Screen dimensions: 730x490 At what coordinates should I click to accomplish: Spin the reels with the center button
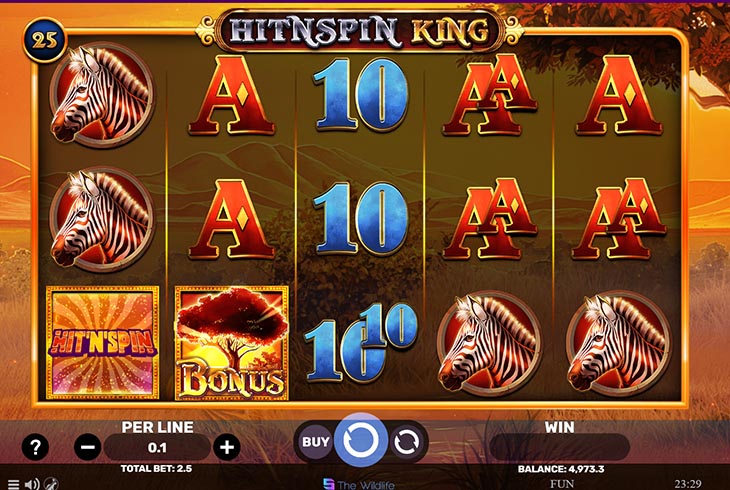[x=359, y=440]
